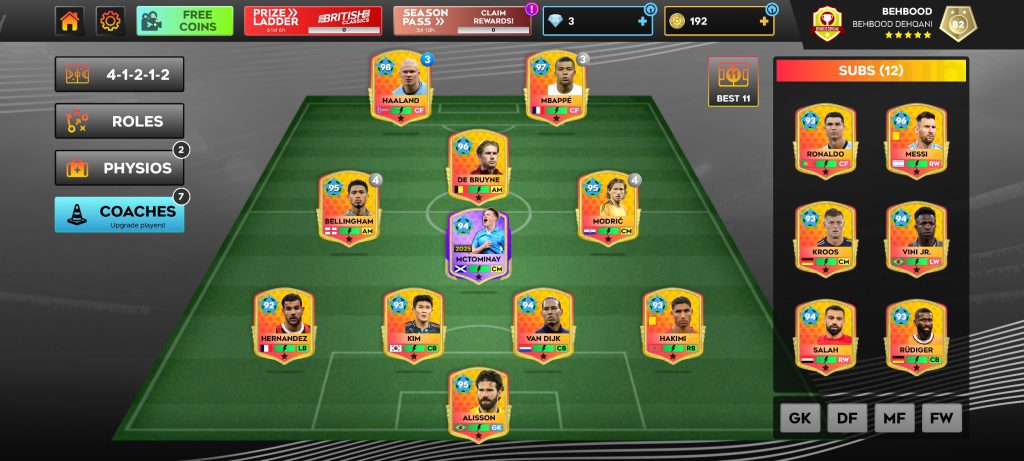Filter subs by GK position
Screen dimensions: 1024x461
(x=798, y=418)
